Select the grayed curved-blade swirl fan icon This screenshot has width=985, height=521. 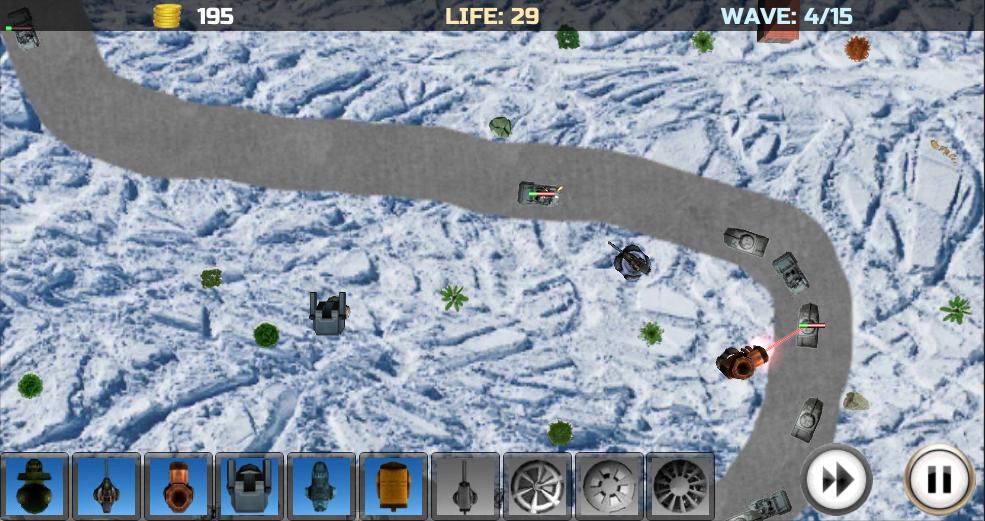pyautogui.click(x=537, y=486)
